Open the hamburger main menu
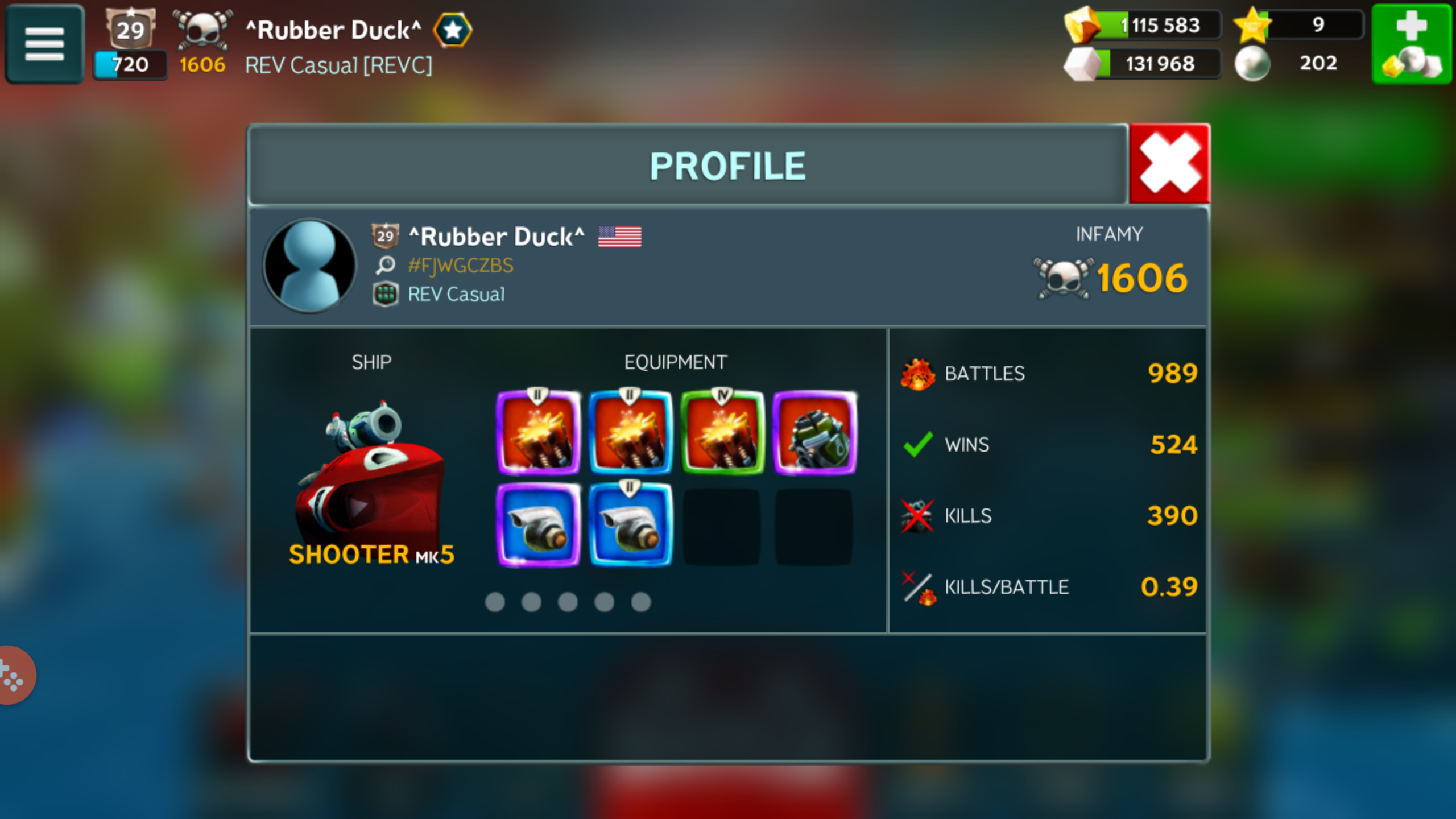Screen dimensions: 1456x819 [x=44, y=44]
